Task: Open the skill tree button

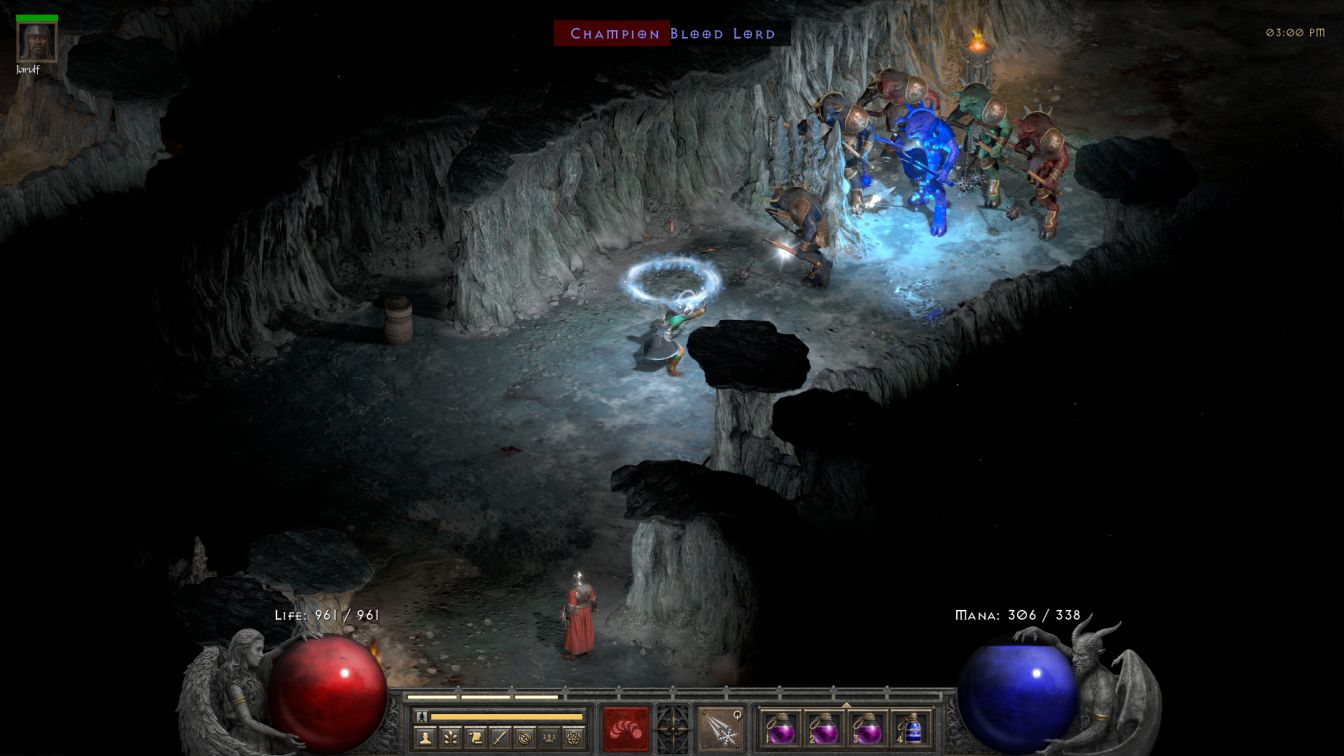Action: [451, 738]
